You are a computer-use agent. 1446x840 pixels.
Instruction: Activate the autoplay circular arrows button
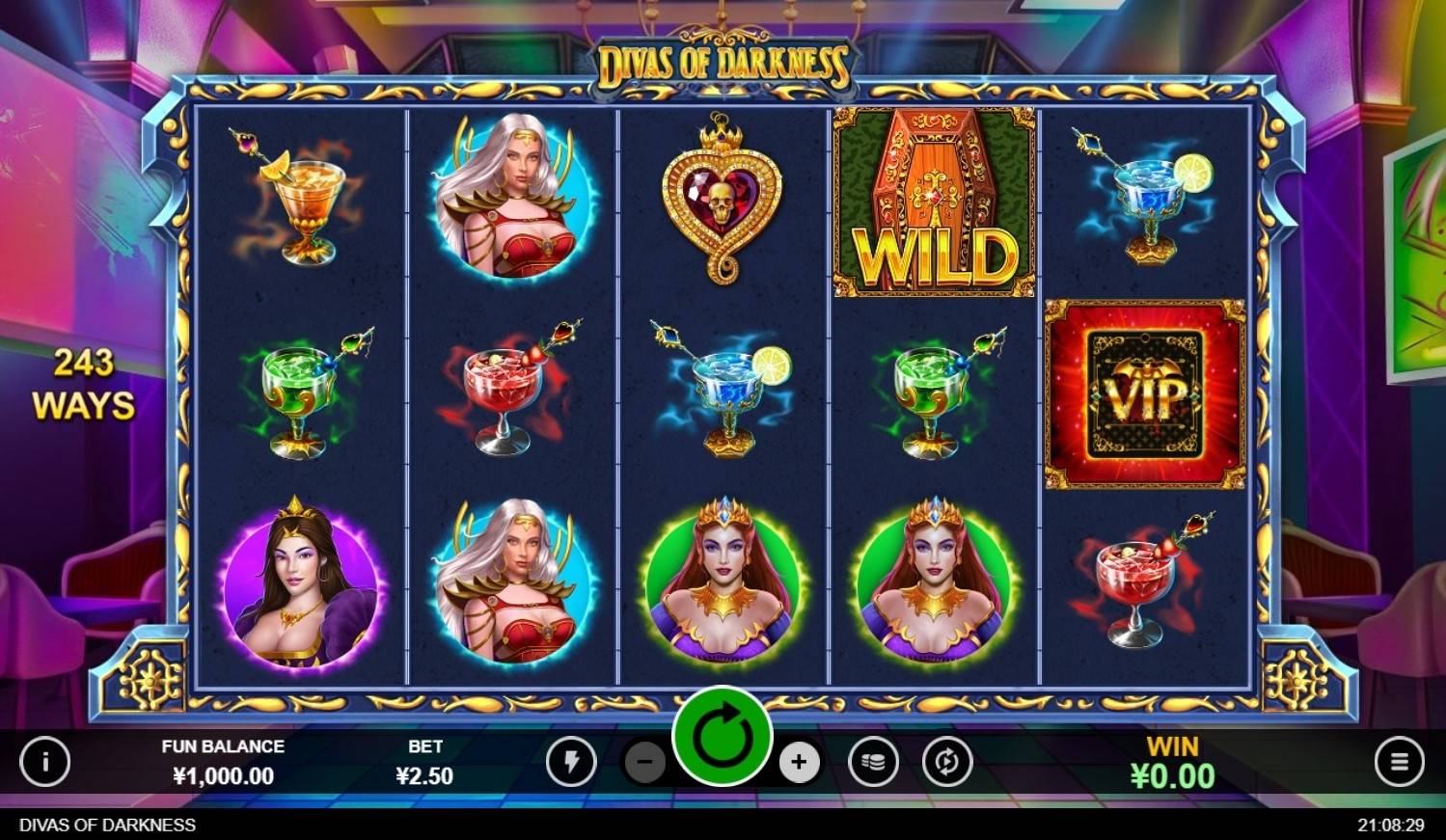(x=946, y=763)
